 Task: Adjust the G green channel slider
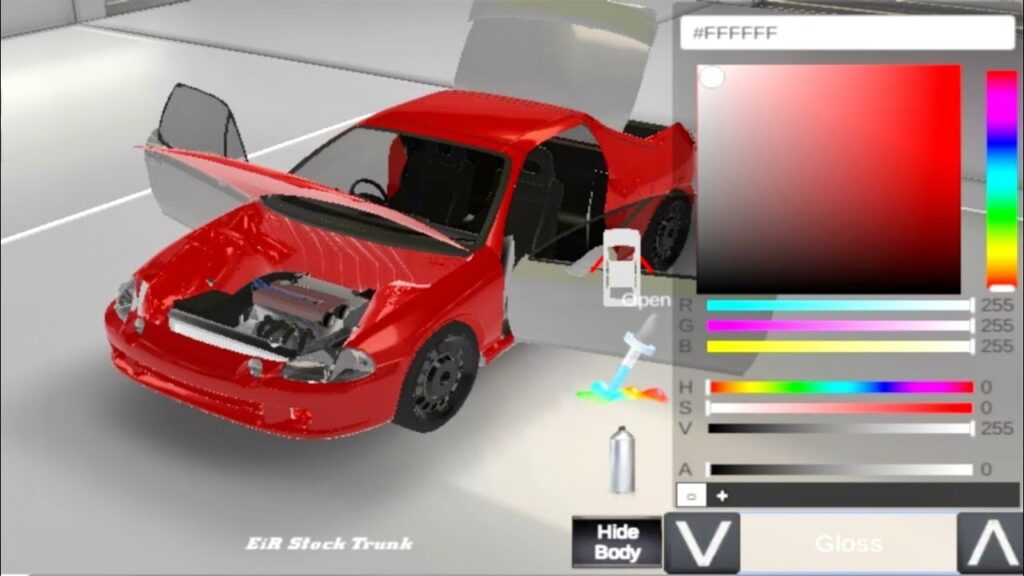click(x=840, y=326)
